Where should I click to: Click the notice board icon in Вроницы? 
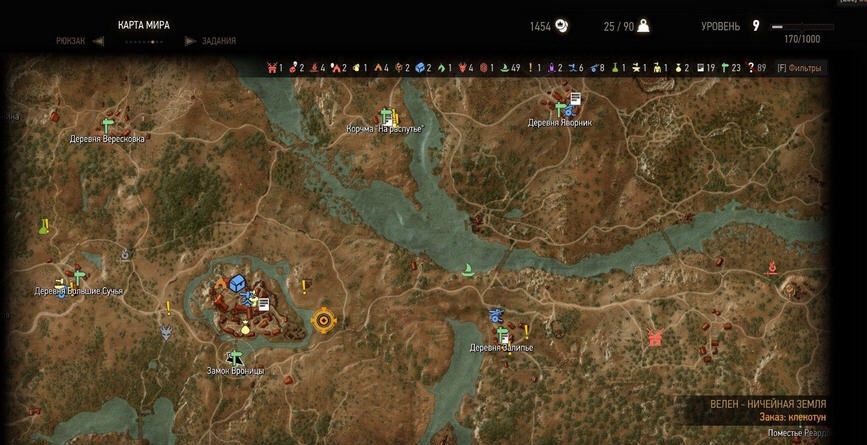pos(264,303)
